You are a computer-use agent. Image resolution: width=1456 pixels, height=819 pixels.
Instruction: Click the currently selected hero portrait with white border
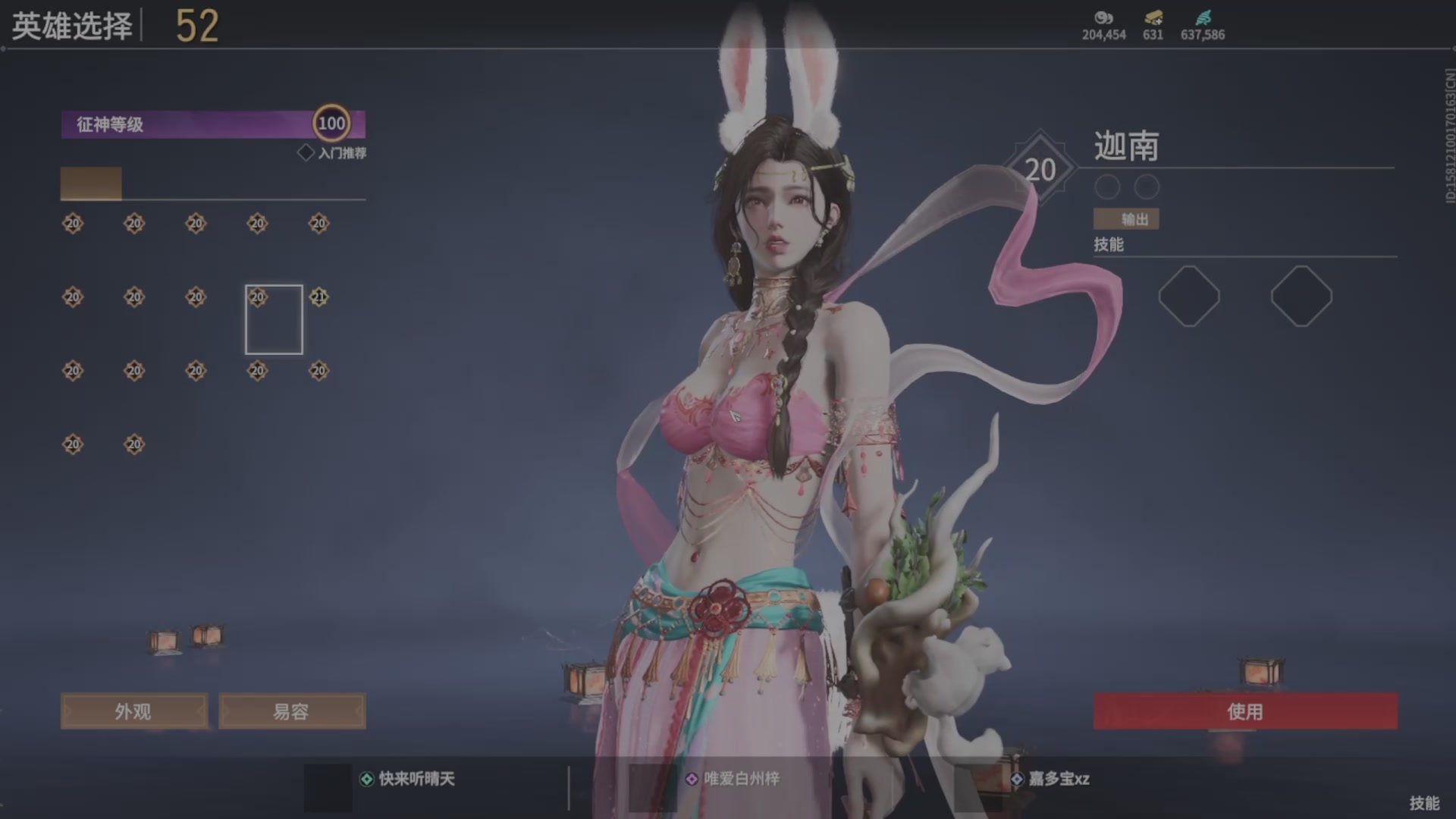(275, 319)
